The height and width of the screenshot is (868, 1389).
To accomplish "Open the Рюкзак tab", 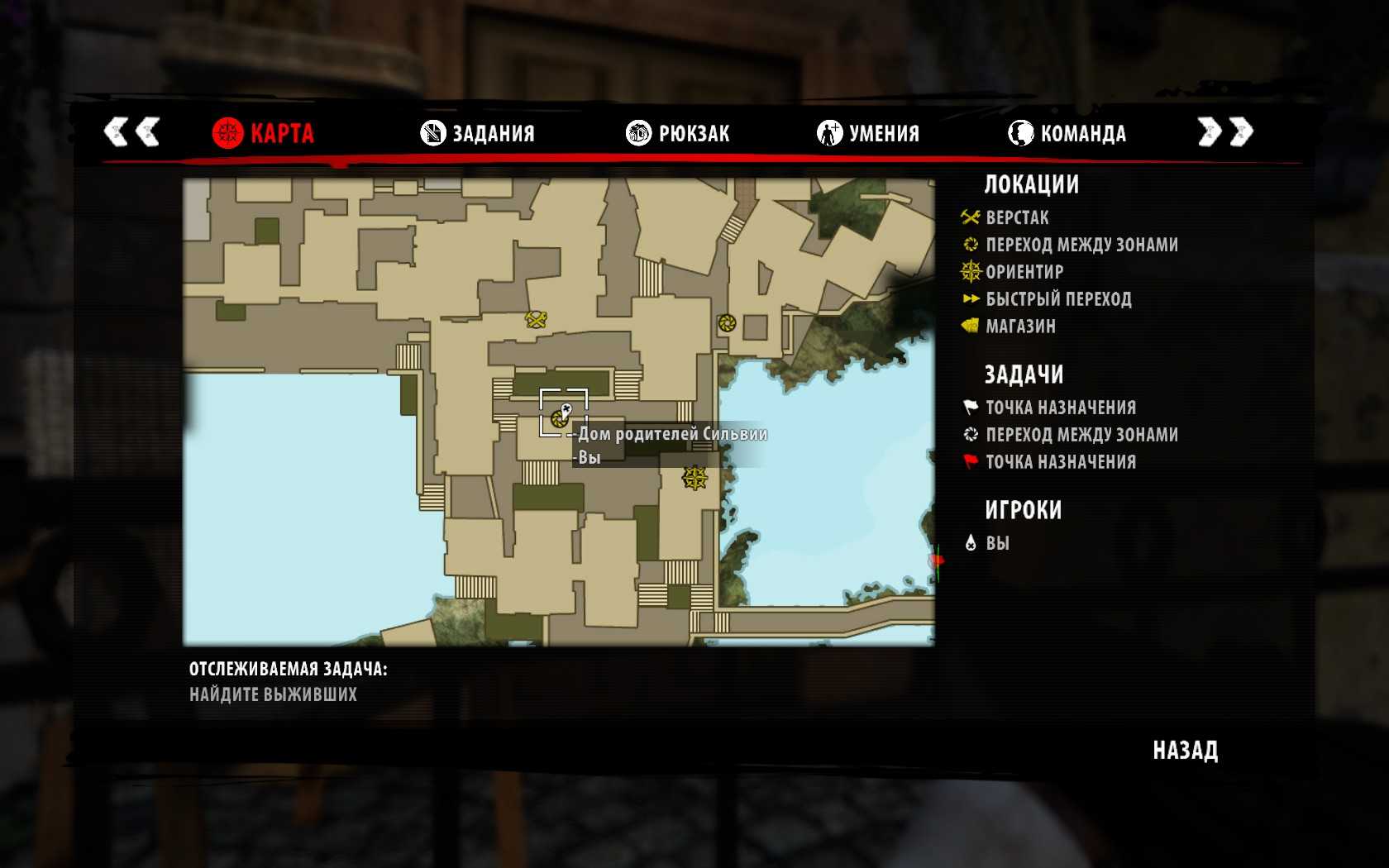I will click(x=678, y=133).
